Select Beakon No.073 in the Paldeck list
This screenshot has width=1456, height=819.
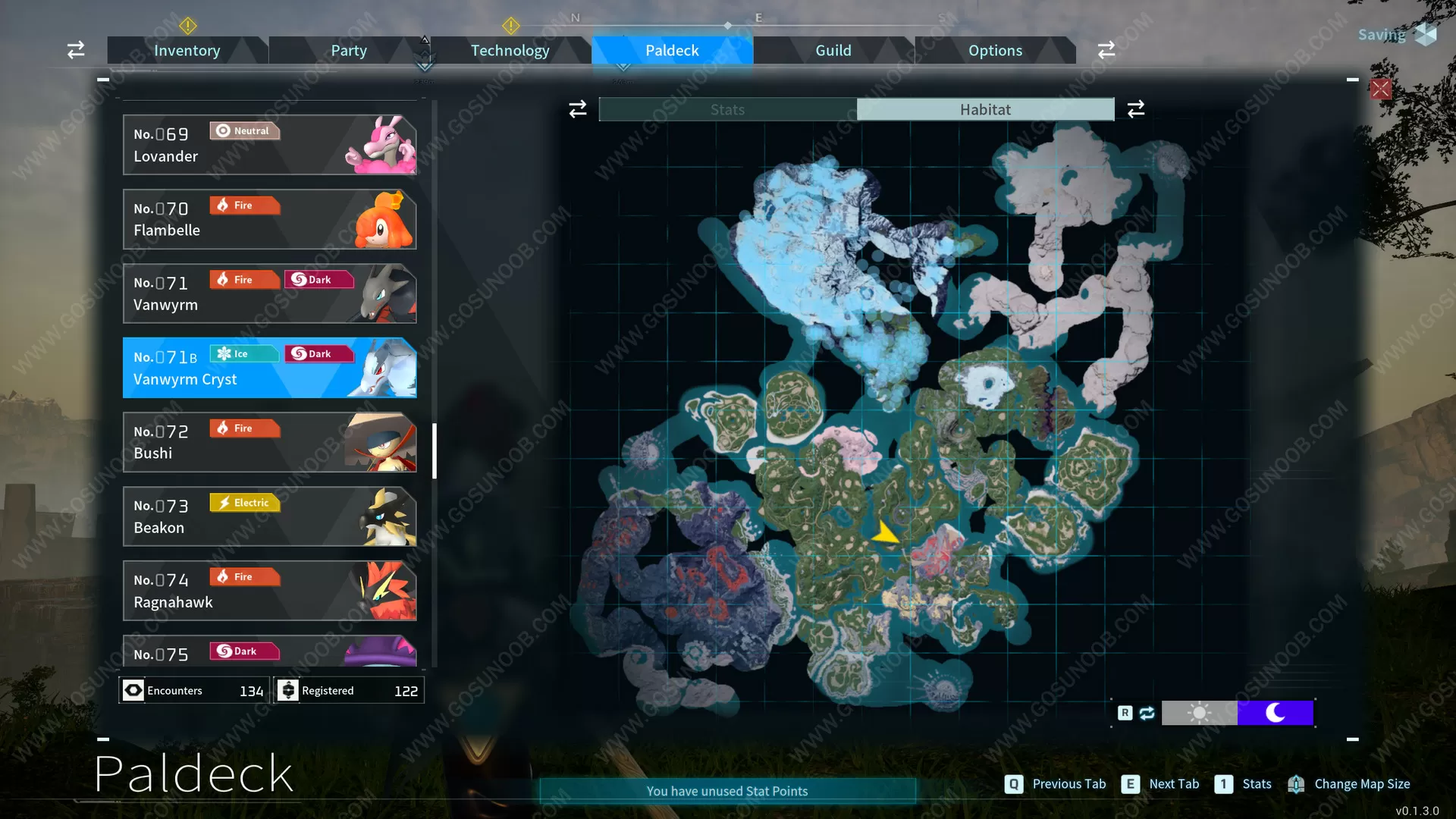[269, 516]
